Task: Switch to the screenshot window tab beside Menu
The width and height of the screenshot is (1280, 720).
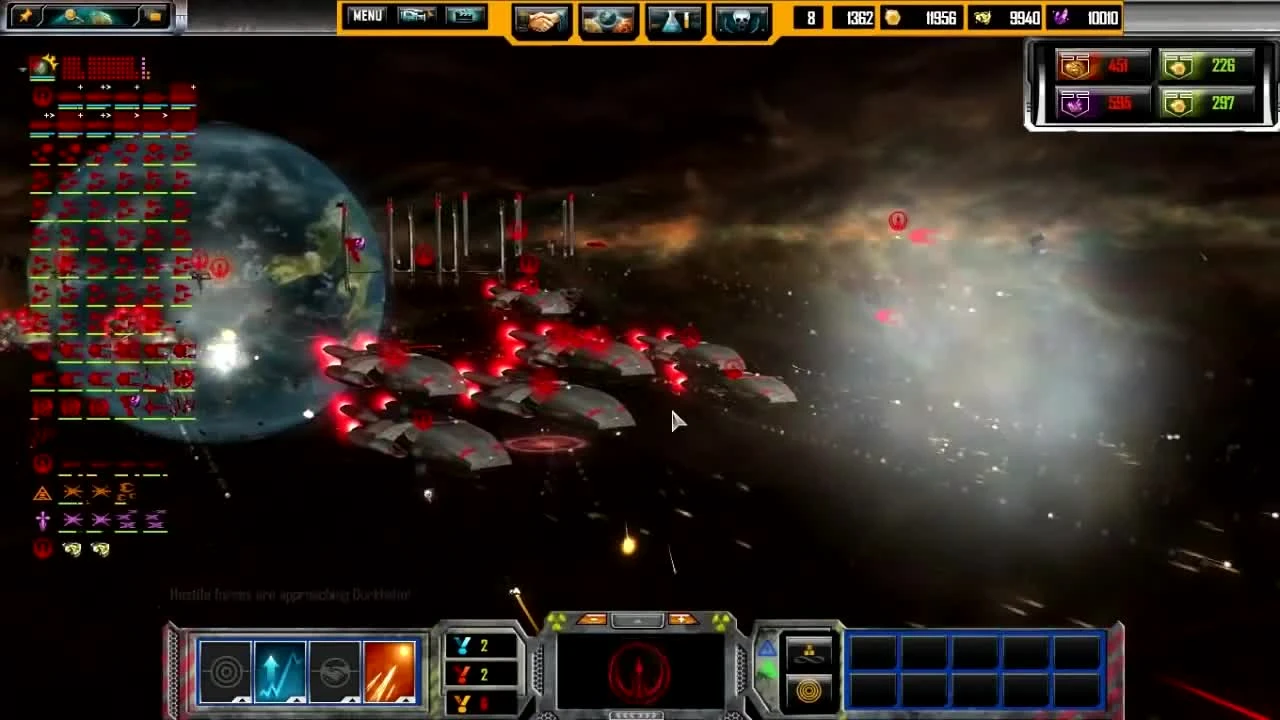Action: pyautogui.click(x=417, y=16)
